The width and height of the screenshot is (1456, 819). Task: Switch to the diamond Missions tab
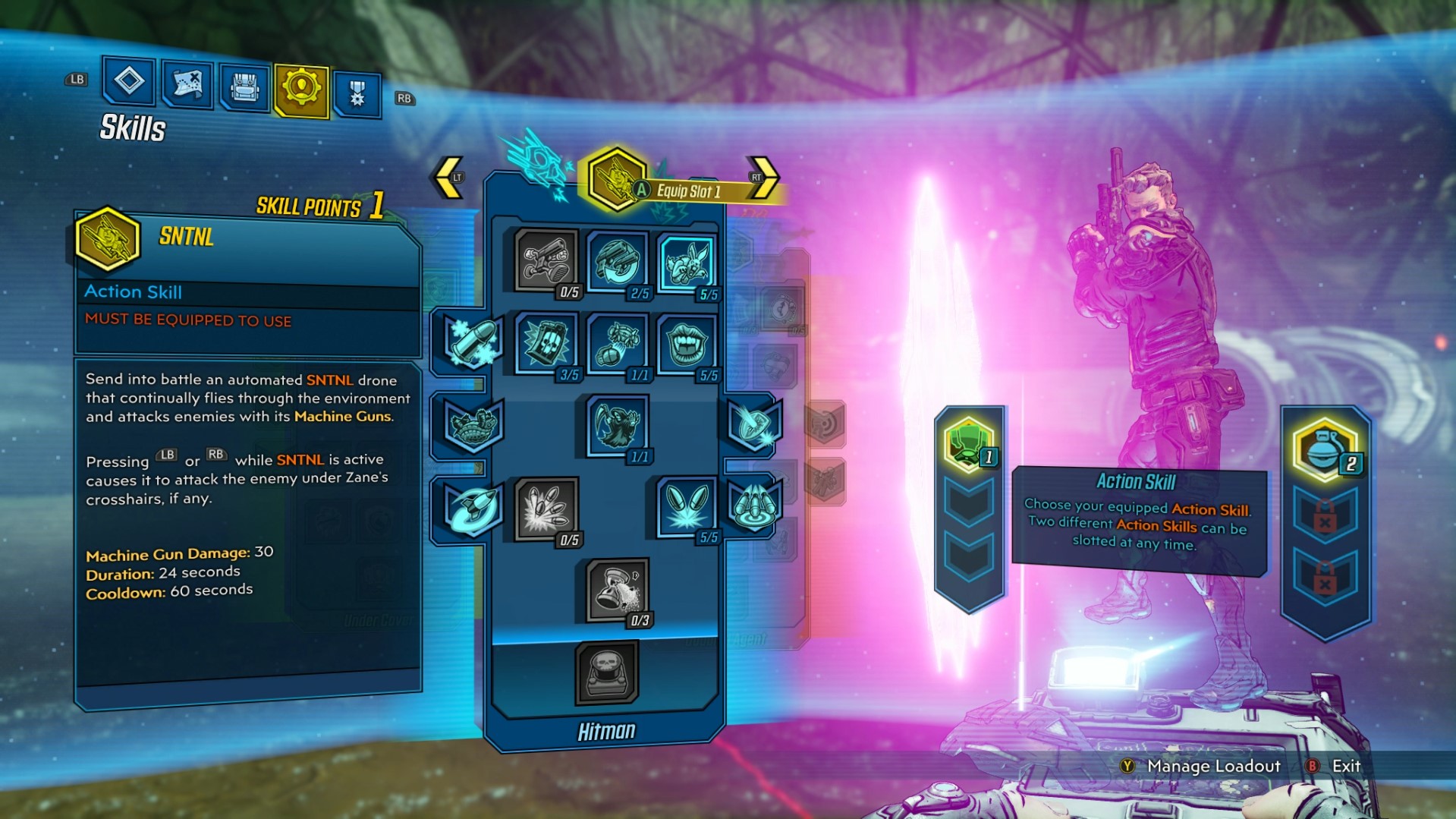pos(128,80)
